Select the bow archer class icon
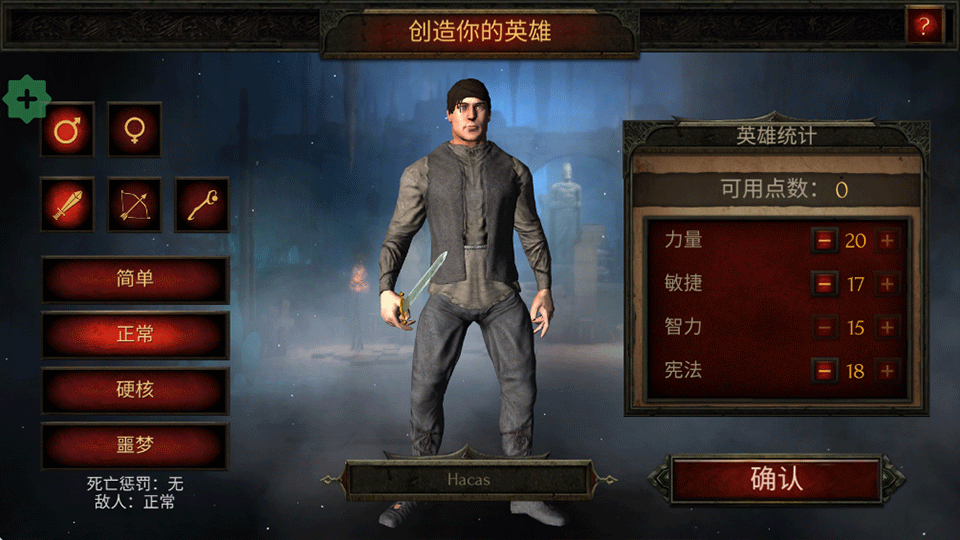 click(x=135, y=205)
